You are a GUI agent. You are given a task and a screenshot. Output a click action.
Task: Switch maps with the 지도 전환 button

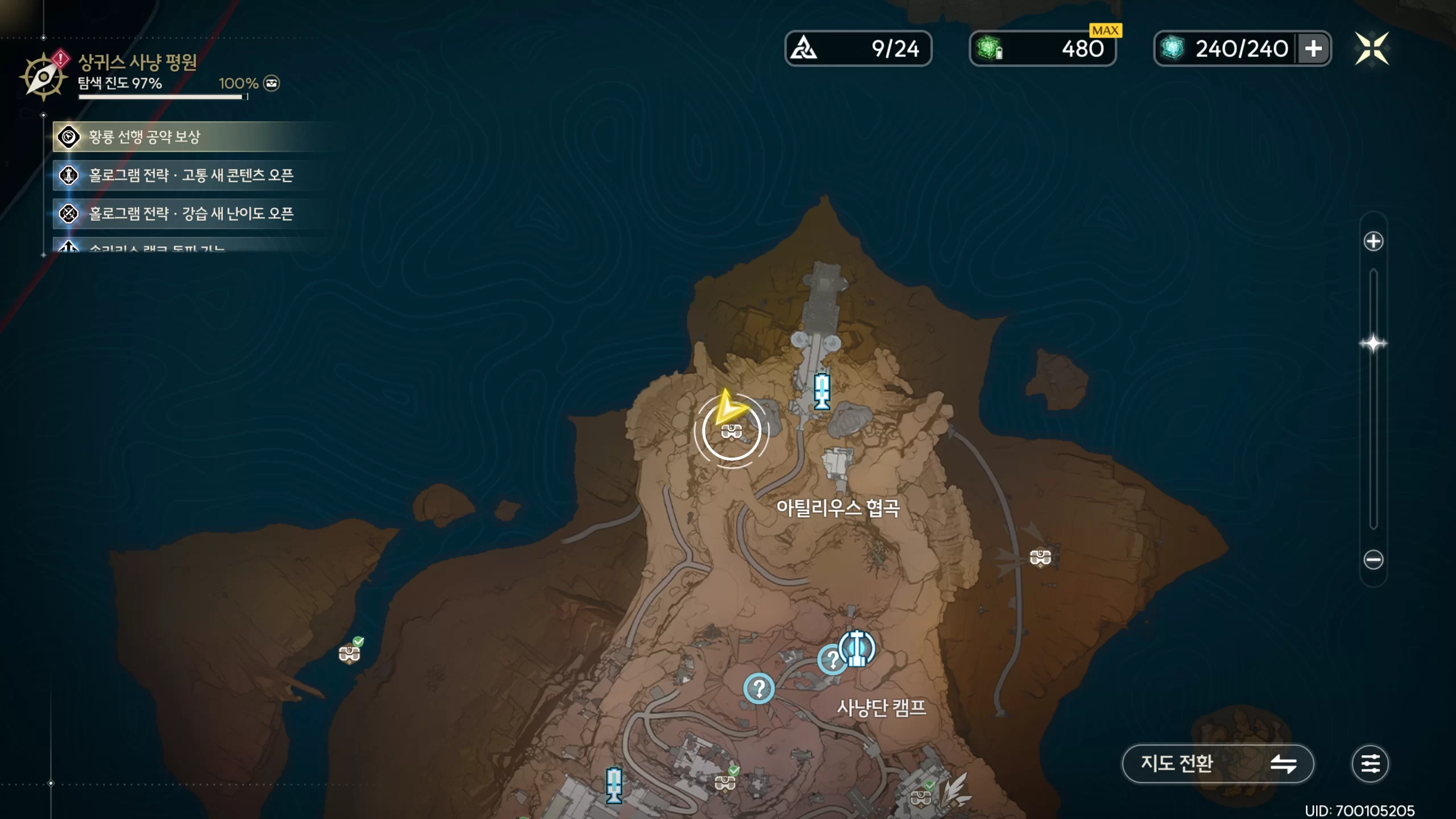click(1217, 763)
